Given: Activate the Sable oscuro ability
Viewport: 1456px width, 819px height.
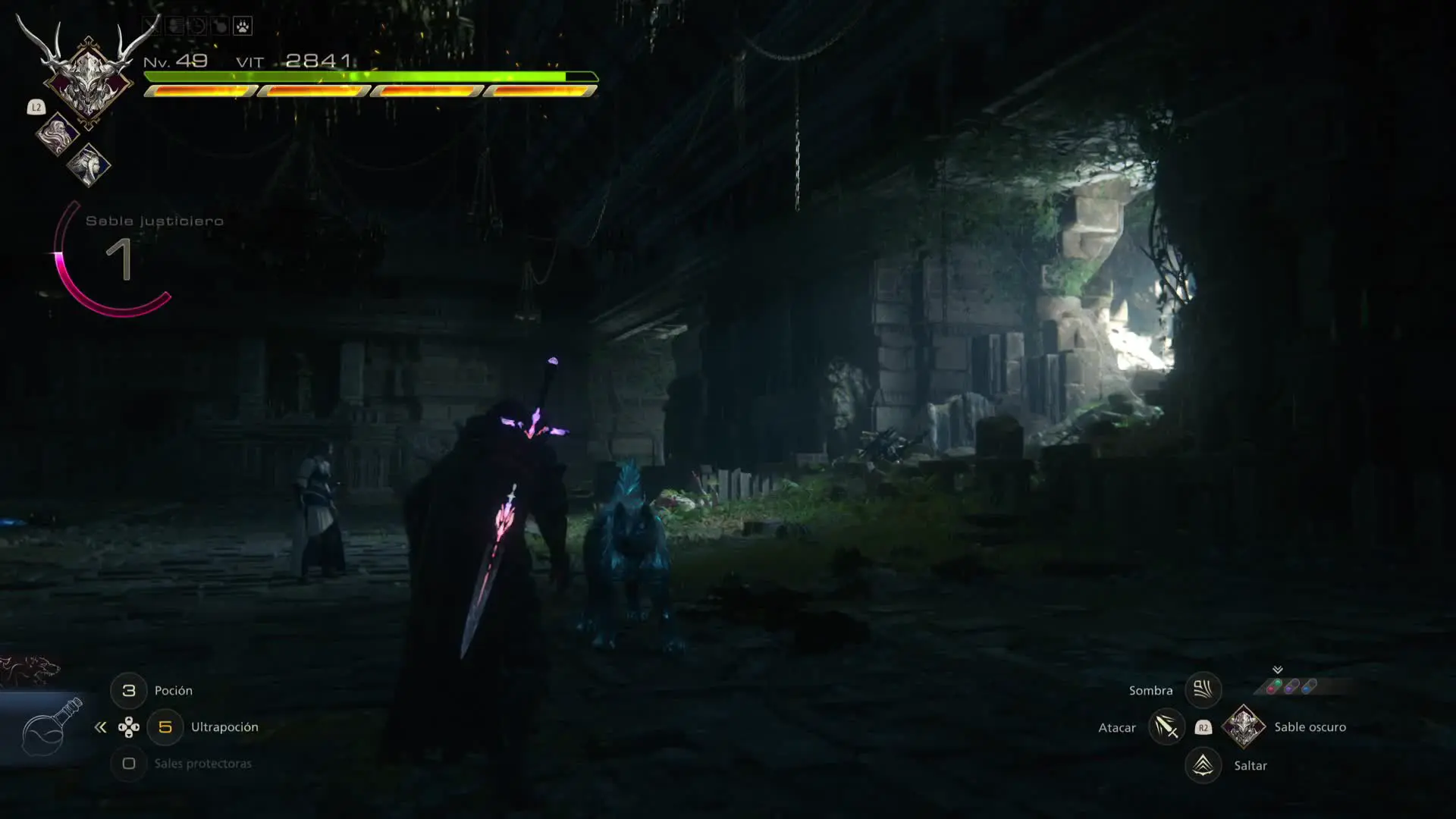Looking at the screenshot, I should 1244,726.
